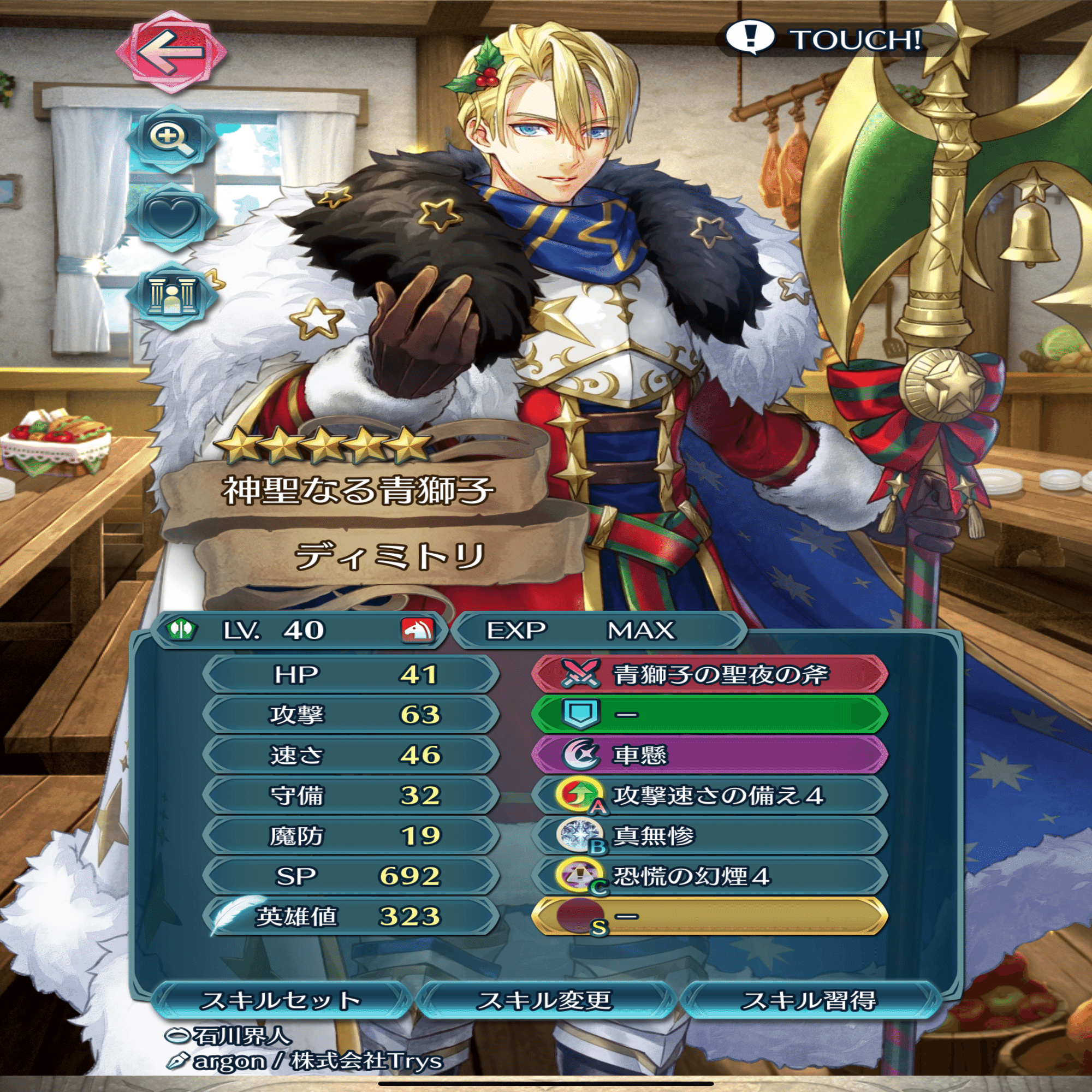Show details for the 攻撃 attack stat
Screen dimensions: 1092x1092
tap(352, 714)
